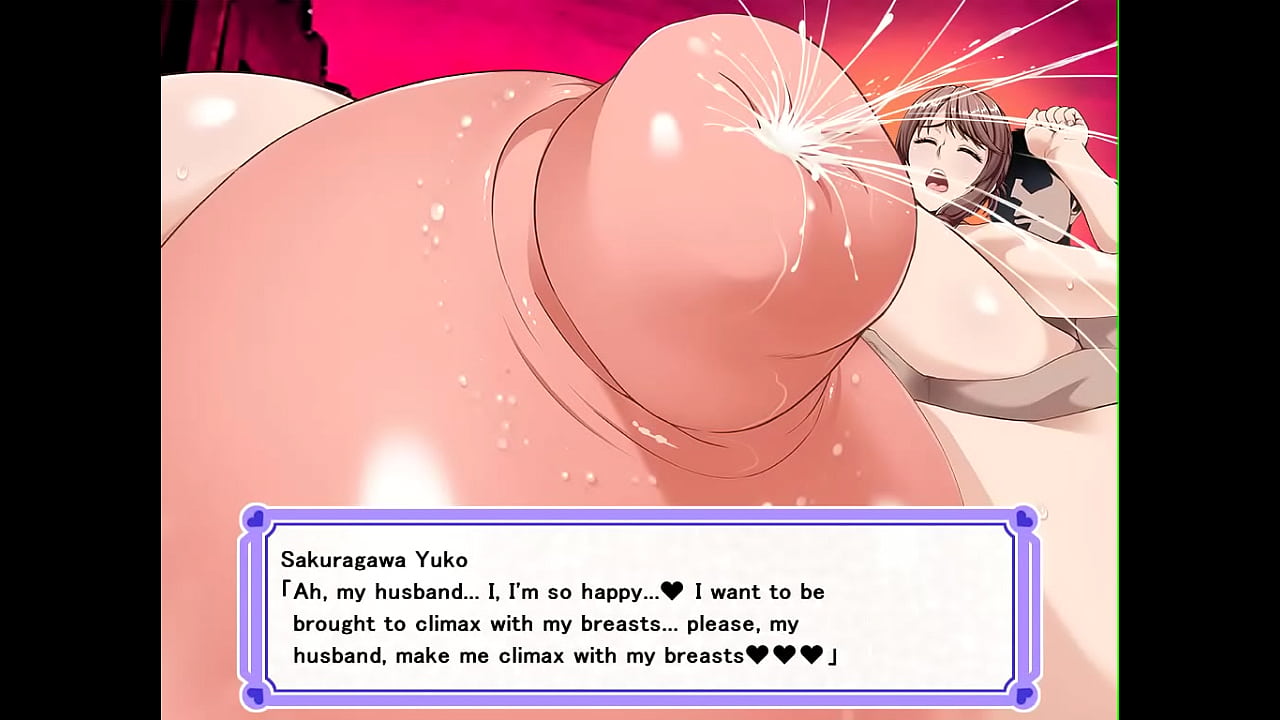Click the black letterbox bar on the right
Viewport: 1280px width, 720px height.
point(1200,360)
